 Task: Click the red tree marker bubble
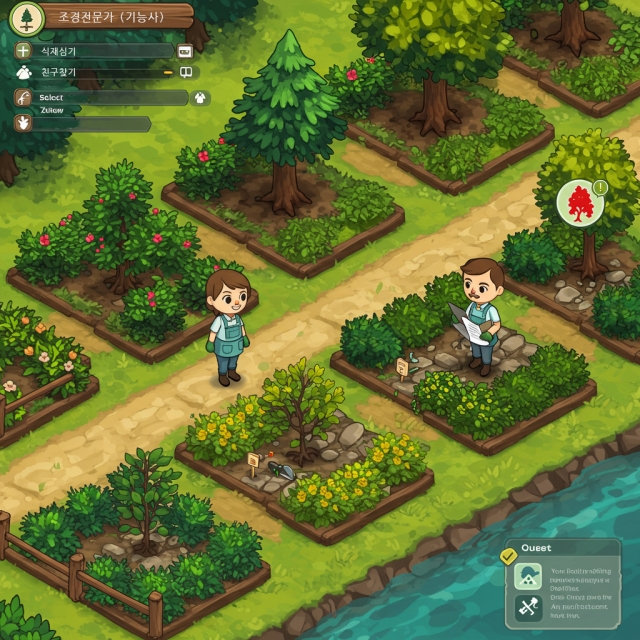point(577,201)
